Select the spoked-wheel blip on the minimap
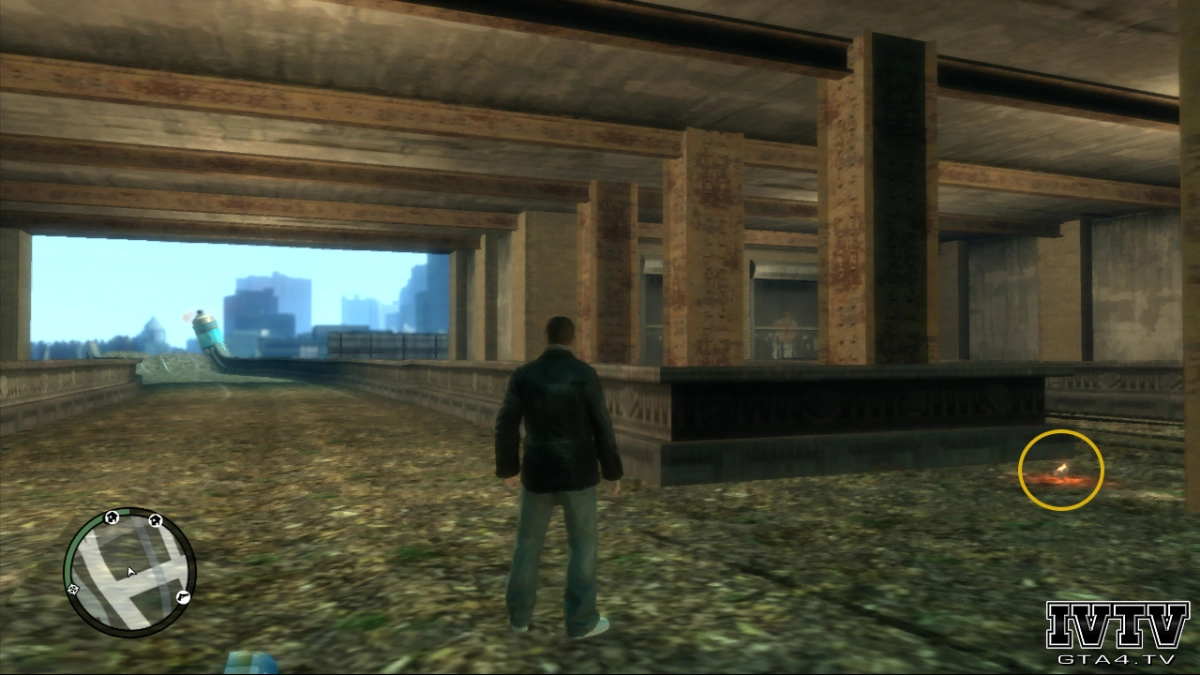1200x675 pixels. [74, 590]
